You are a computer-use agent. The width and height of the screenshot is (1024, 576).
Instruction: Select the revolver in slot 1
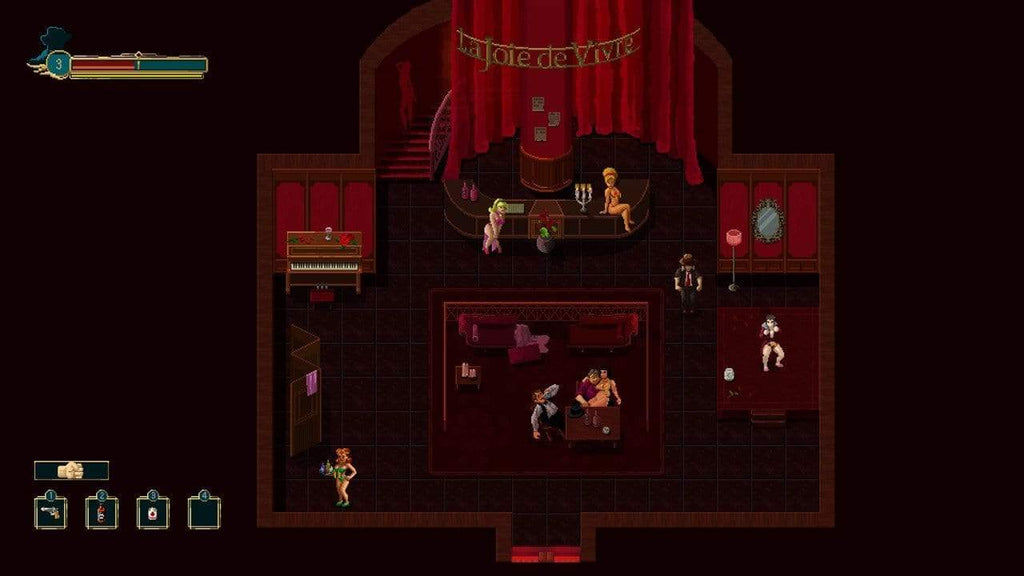(x=51, y=513)
